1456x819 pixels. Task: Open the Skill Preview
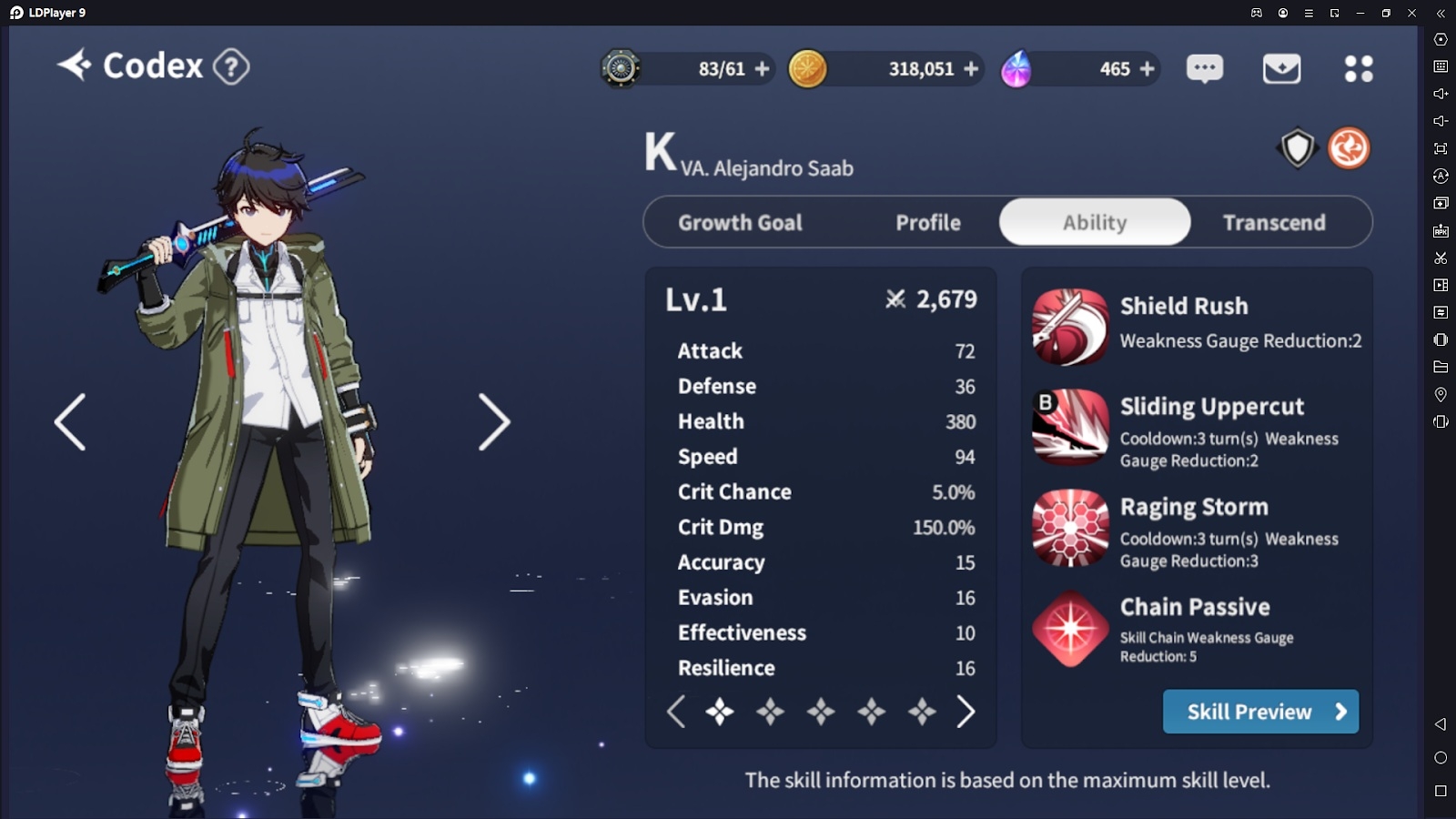tap(1260, 712)
